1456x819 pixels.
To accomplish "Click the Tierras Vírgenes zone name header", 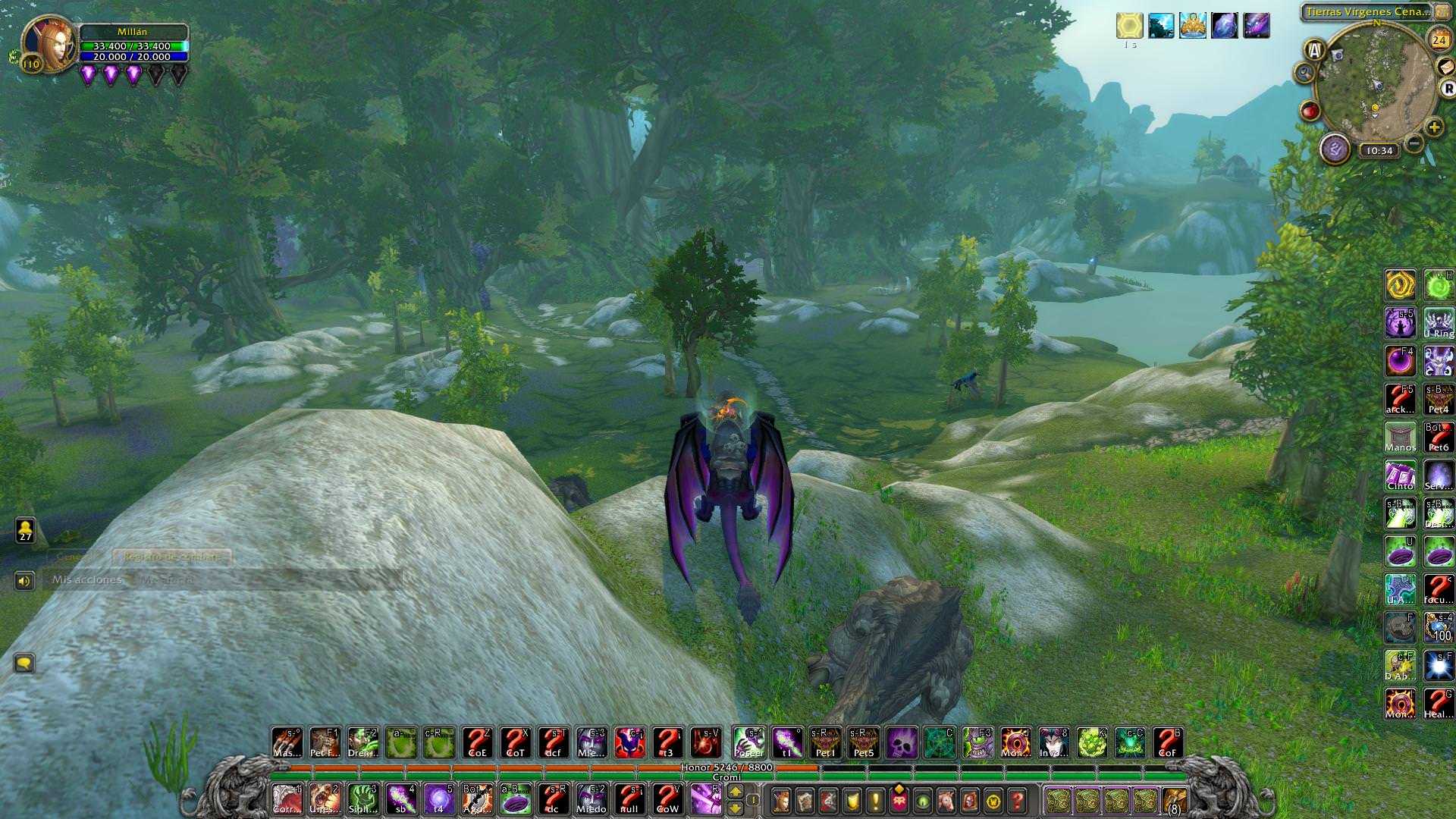I will [1367, 12].
